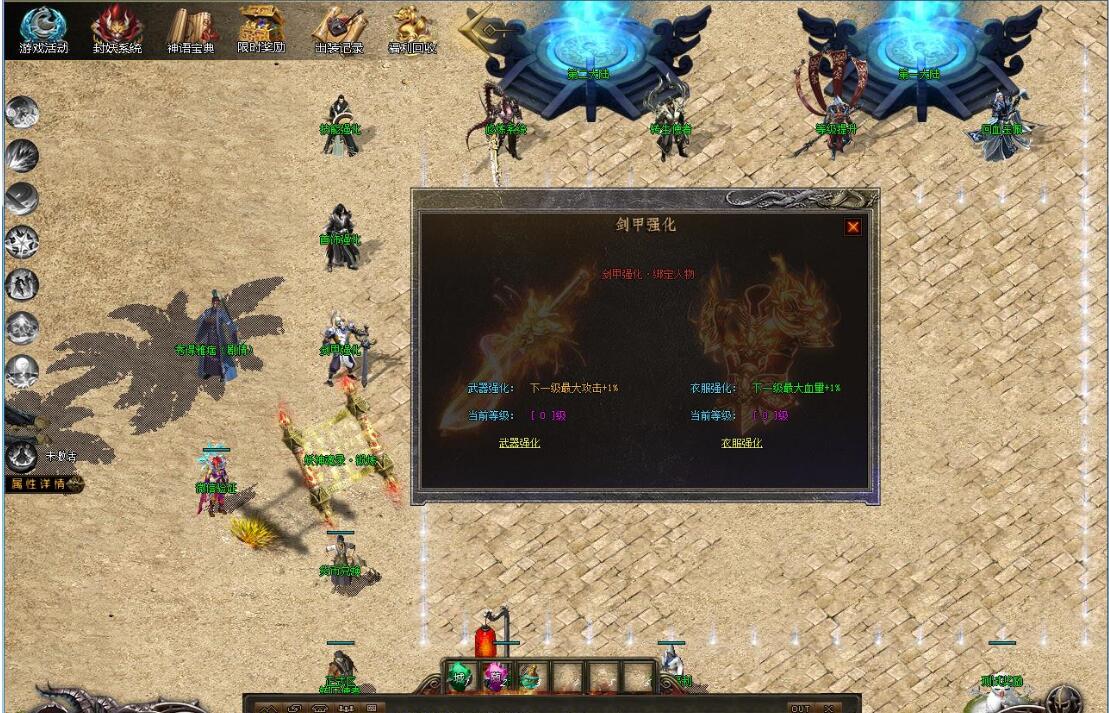Use the green 城 town stone slot
This screenshot has height=713, width=1109.
point(461,677)
